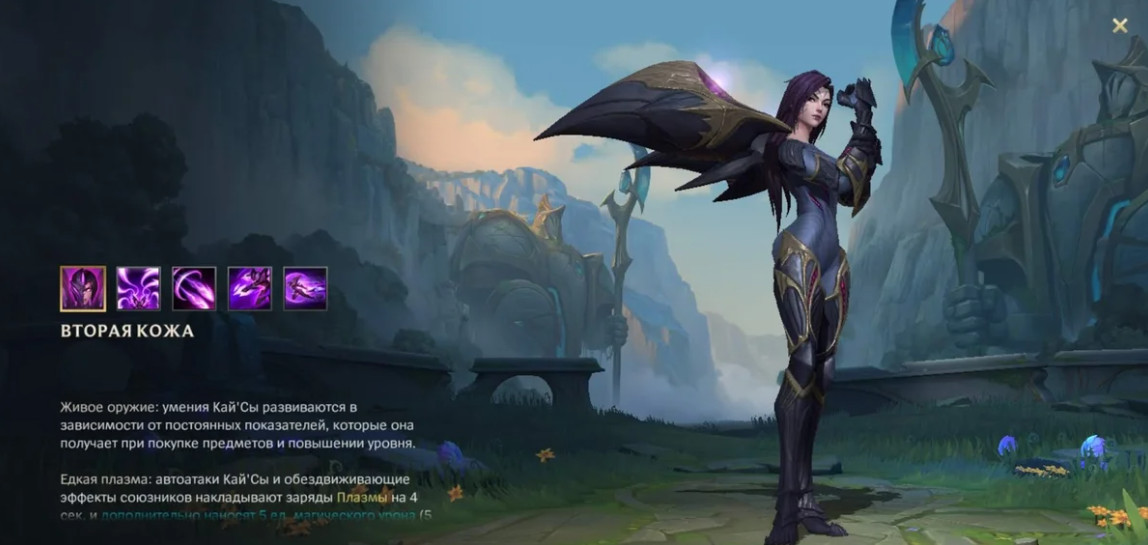Image resolution: width=1148 pixels, height=545 pixels.
Task: Open the Killer Instinct ultimate ability icon
Action: (x=305, y=288)
